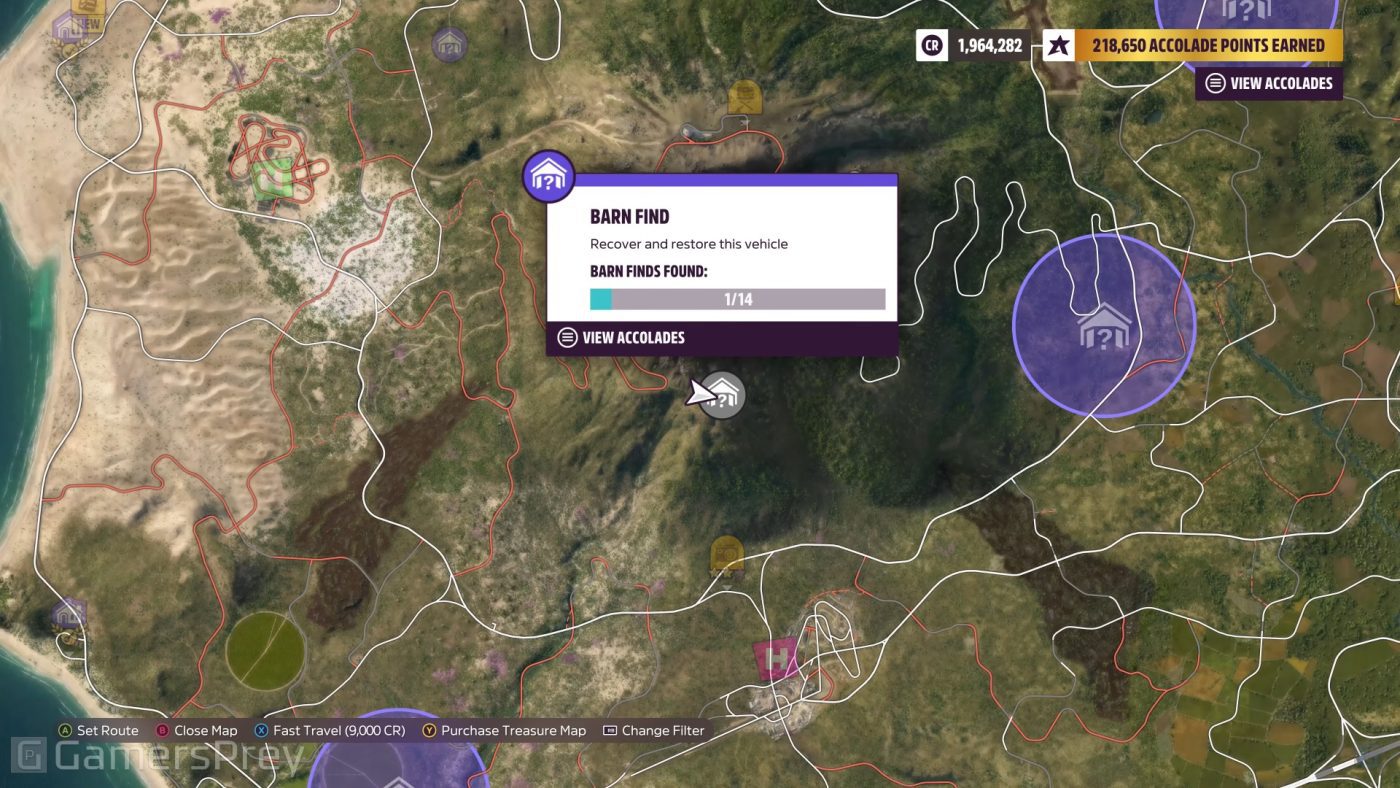This screenshot has height=788, width=1400.
Task: Open the barn find inside the large purple circle
Action: [1101, 325]
